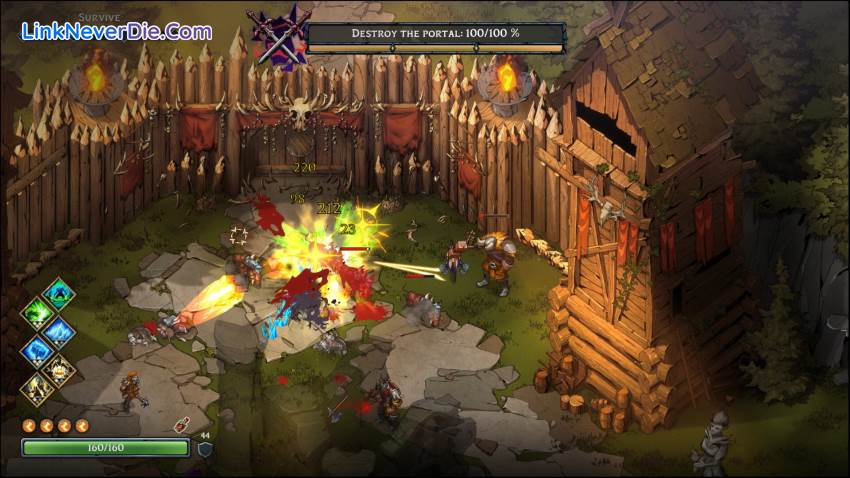Cast the ice shards ability
This screenshot has width=850, height=478.
59,331
